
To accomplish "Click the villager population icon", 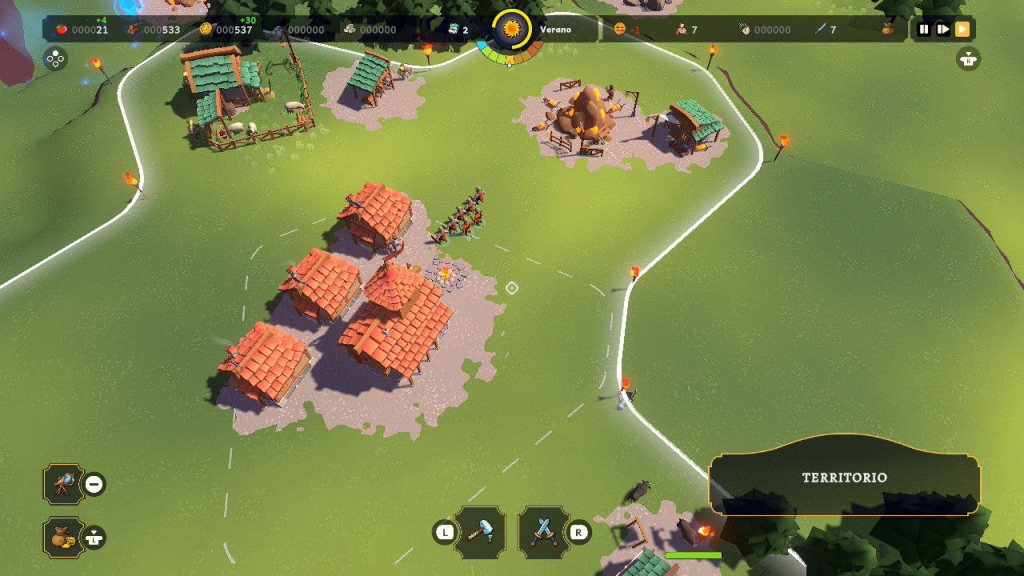I will [681, 30].
